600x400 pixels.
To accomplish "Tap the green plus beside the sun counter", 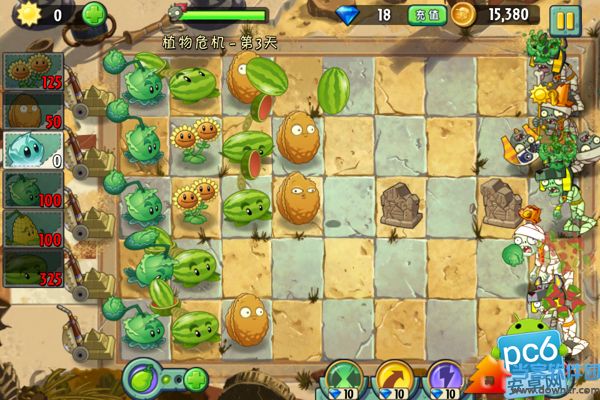I will (x=93, y=14).
